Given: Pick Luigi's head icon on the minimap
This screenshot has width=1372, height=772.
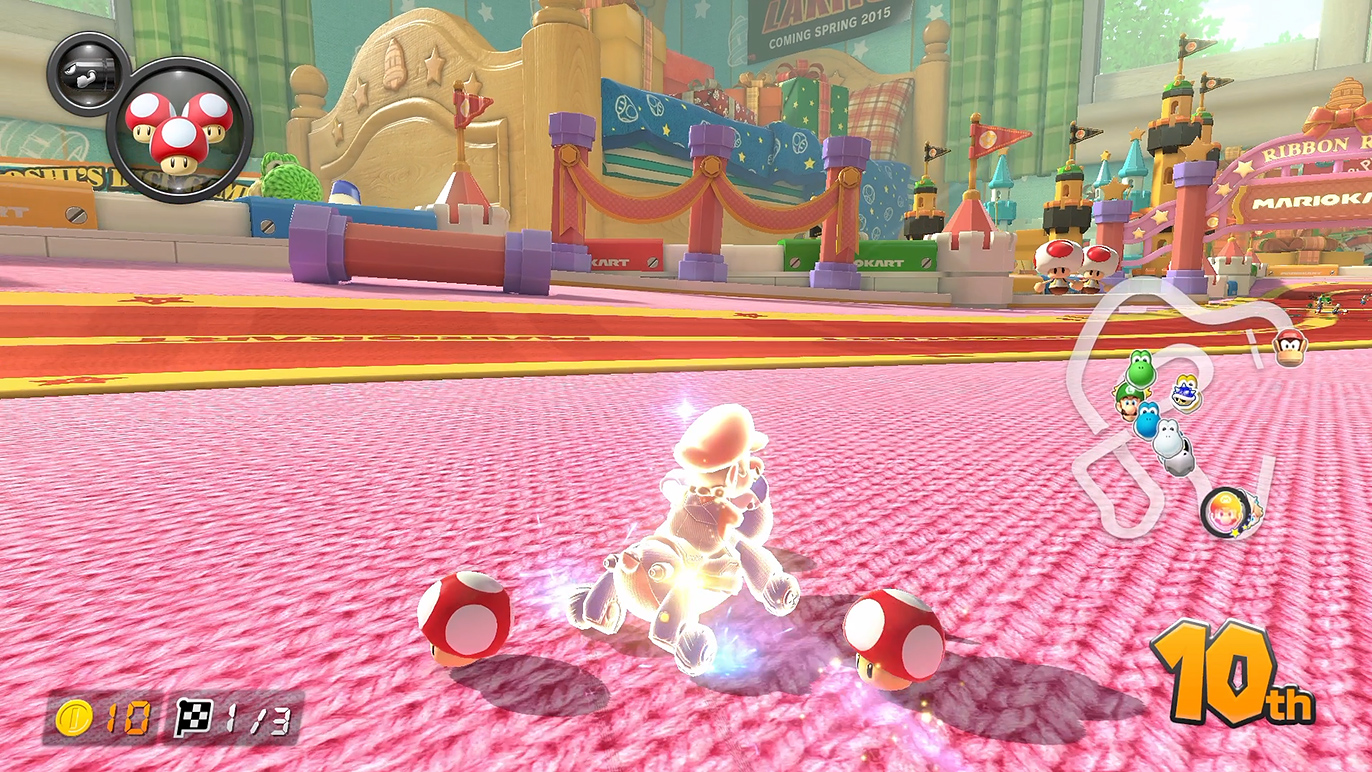Looking at the screenshot, I should tap(1130, 401).
